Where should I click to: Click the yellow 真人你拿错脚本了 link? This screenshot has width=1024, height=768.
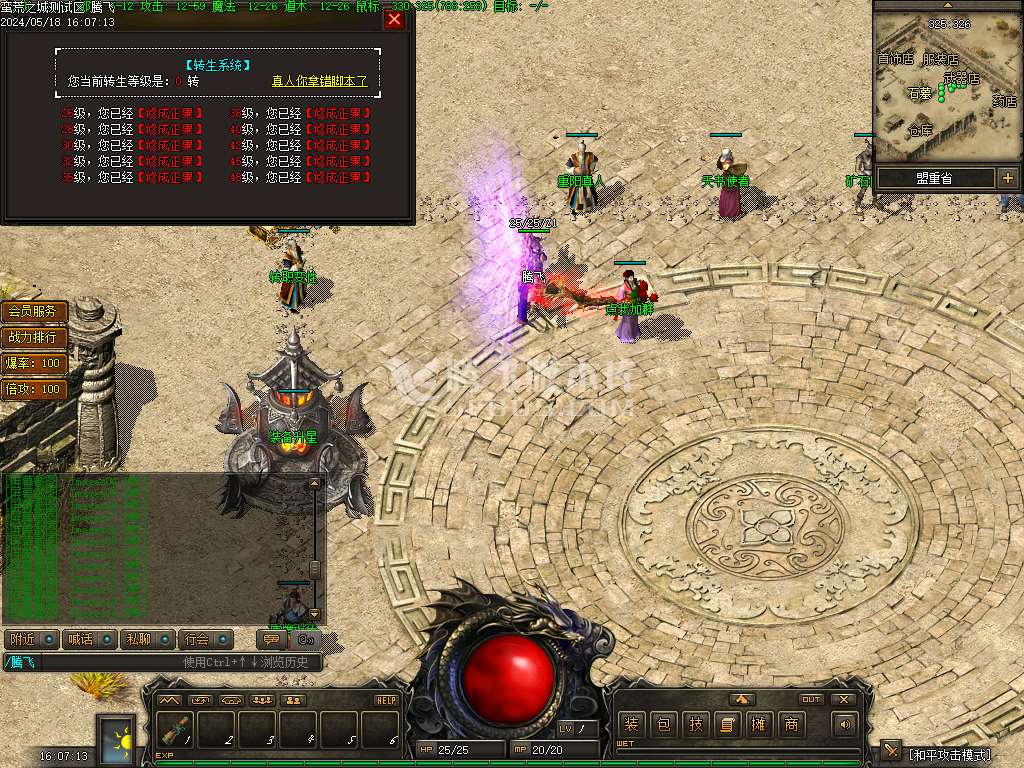click(x=319, y=81)
